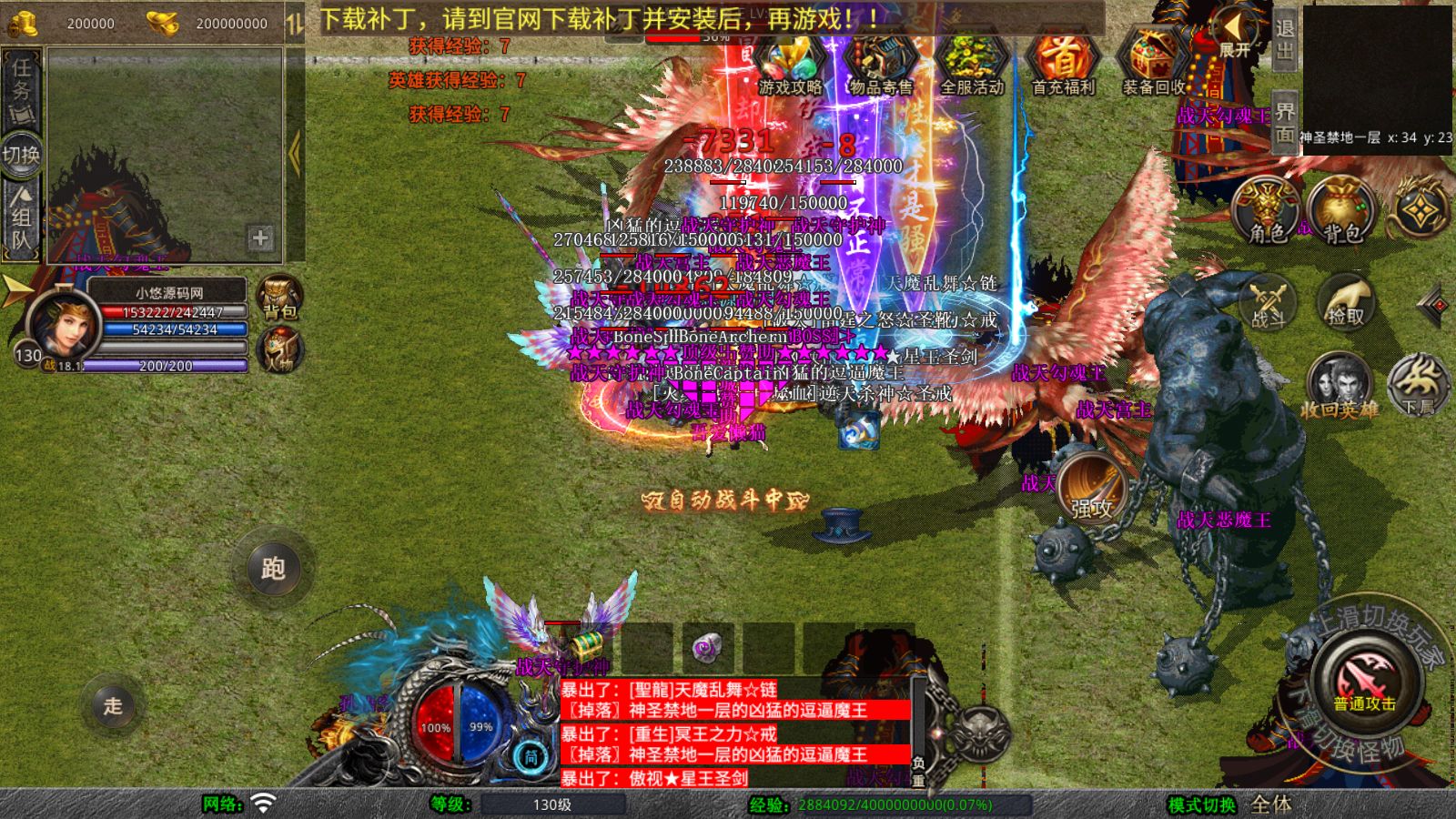Image resolution: width=1456 pixels, height=819 pixels.
Task: Tap the 普通攻击 normal attack button
Action: point(1363,681)
